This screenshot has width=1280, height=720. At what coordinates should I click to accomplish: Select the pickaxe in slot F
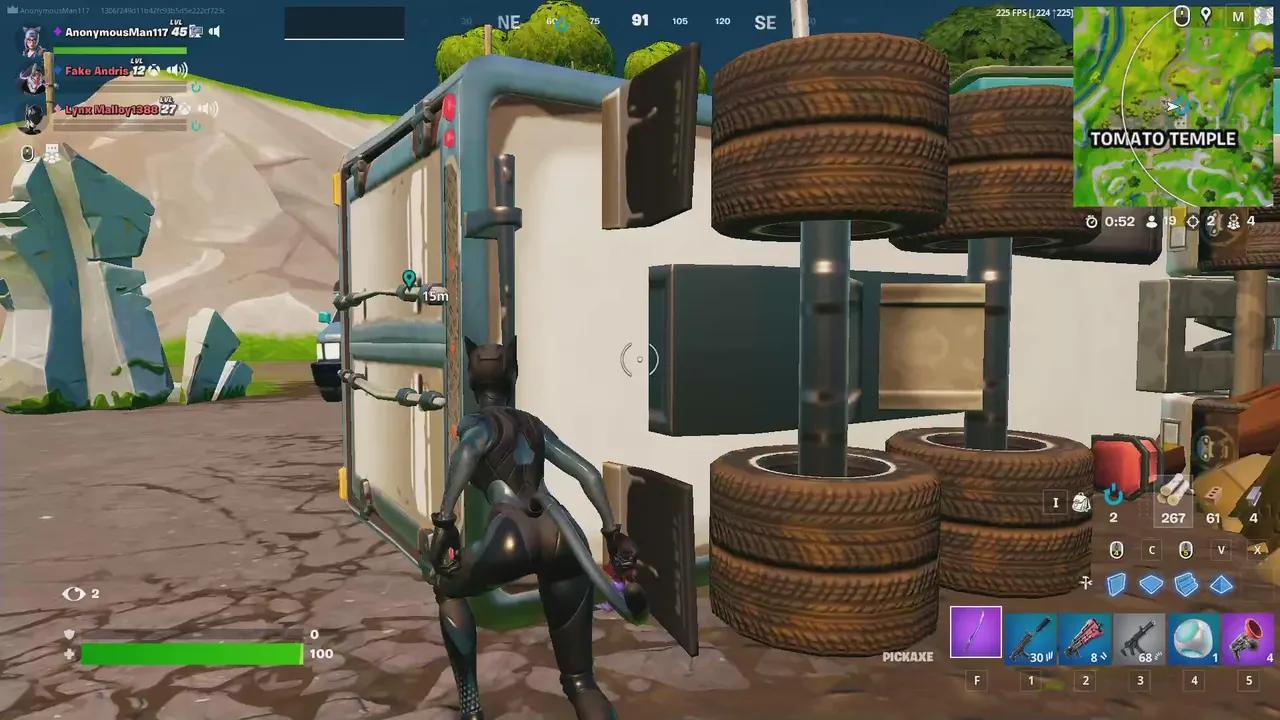(x=976, y=633)
